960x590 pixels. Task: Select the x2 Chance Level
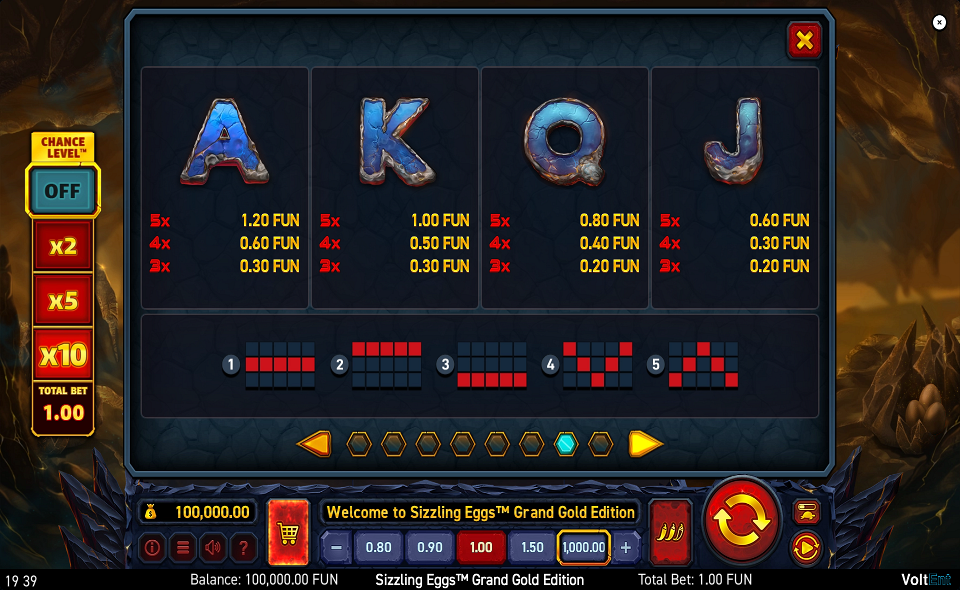pos(63,245)
